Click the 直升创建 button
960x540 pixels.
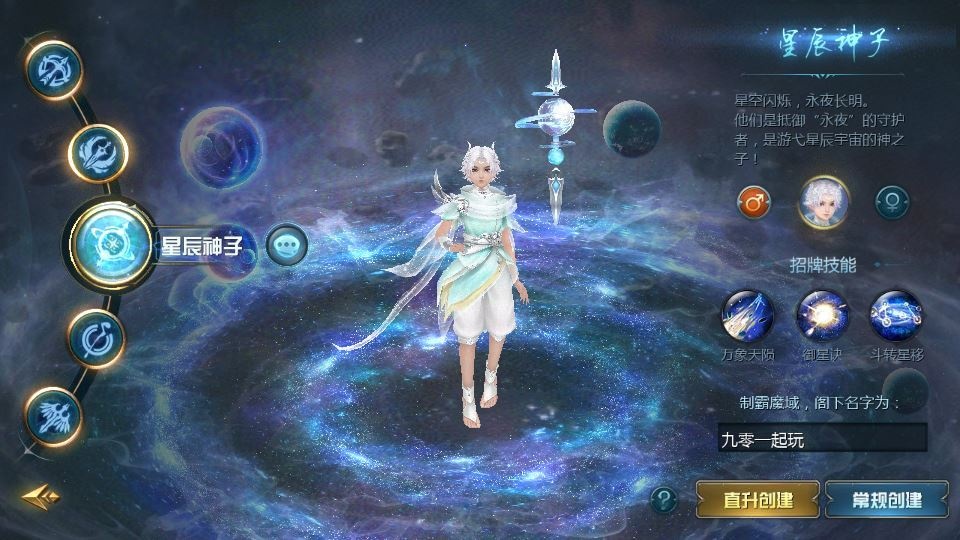[x=758, y=498]
